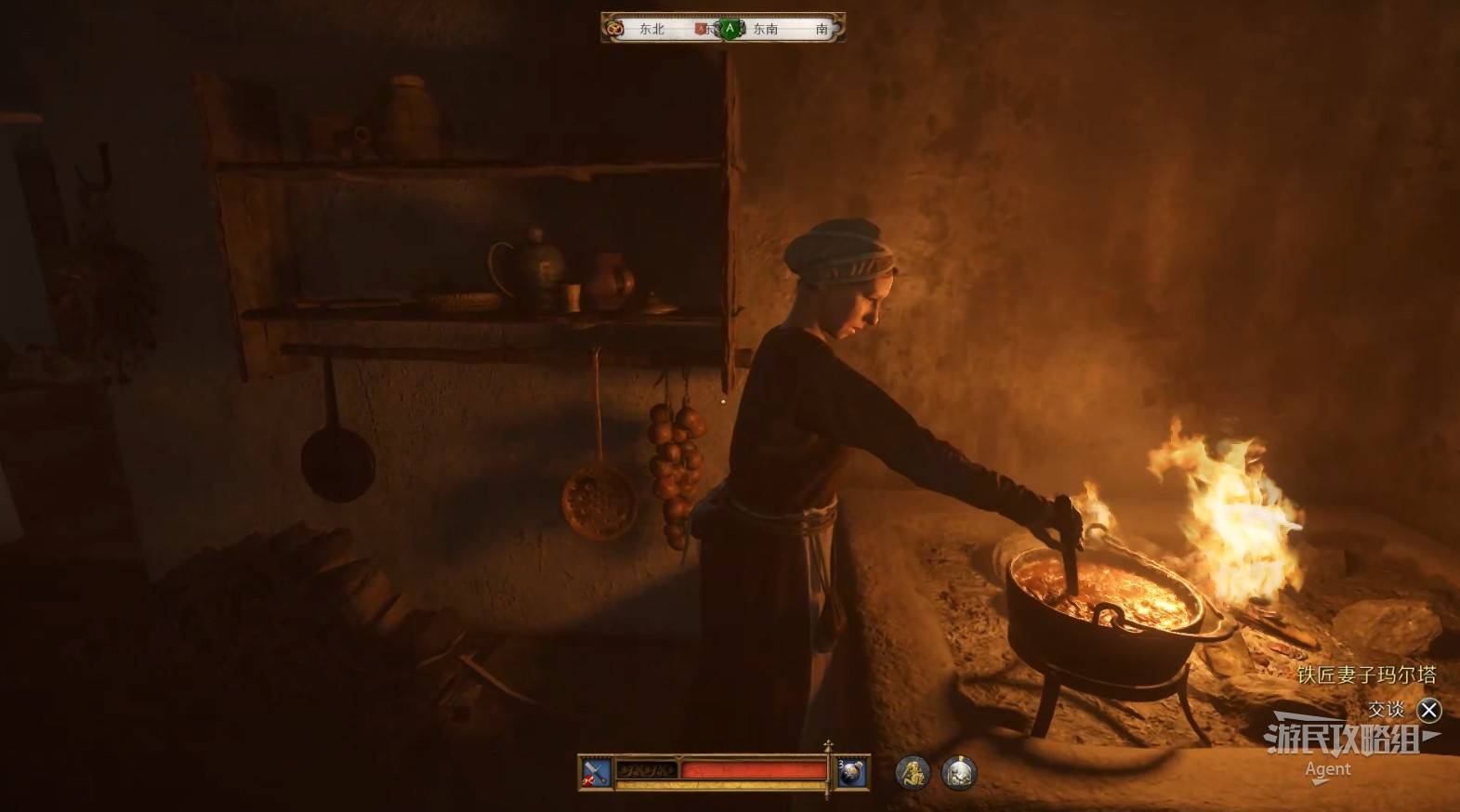The width and height of the screenshot is (1460, 812).
Task: Select the crossed weapon slot icon
Action: pos(596,772)
